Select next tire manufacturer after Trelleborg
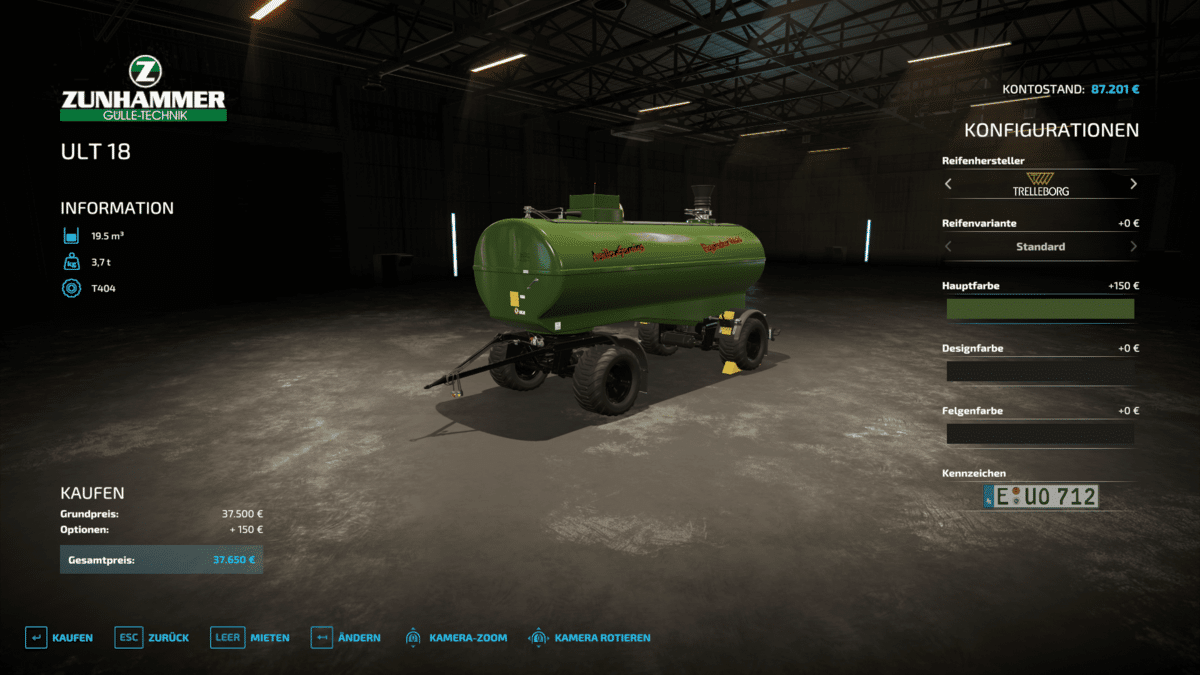 pyautogui.click(x=1133, y=184)
